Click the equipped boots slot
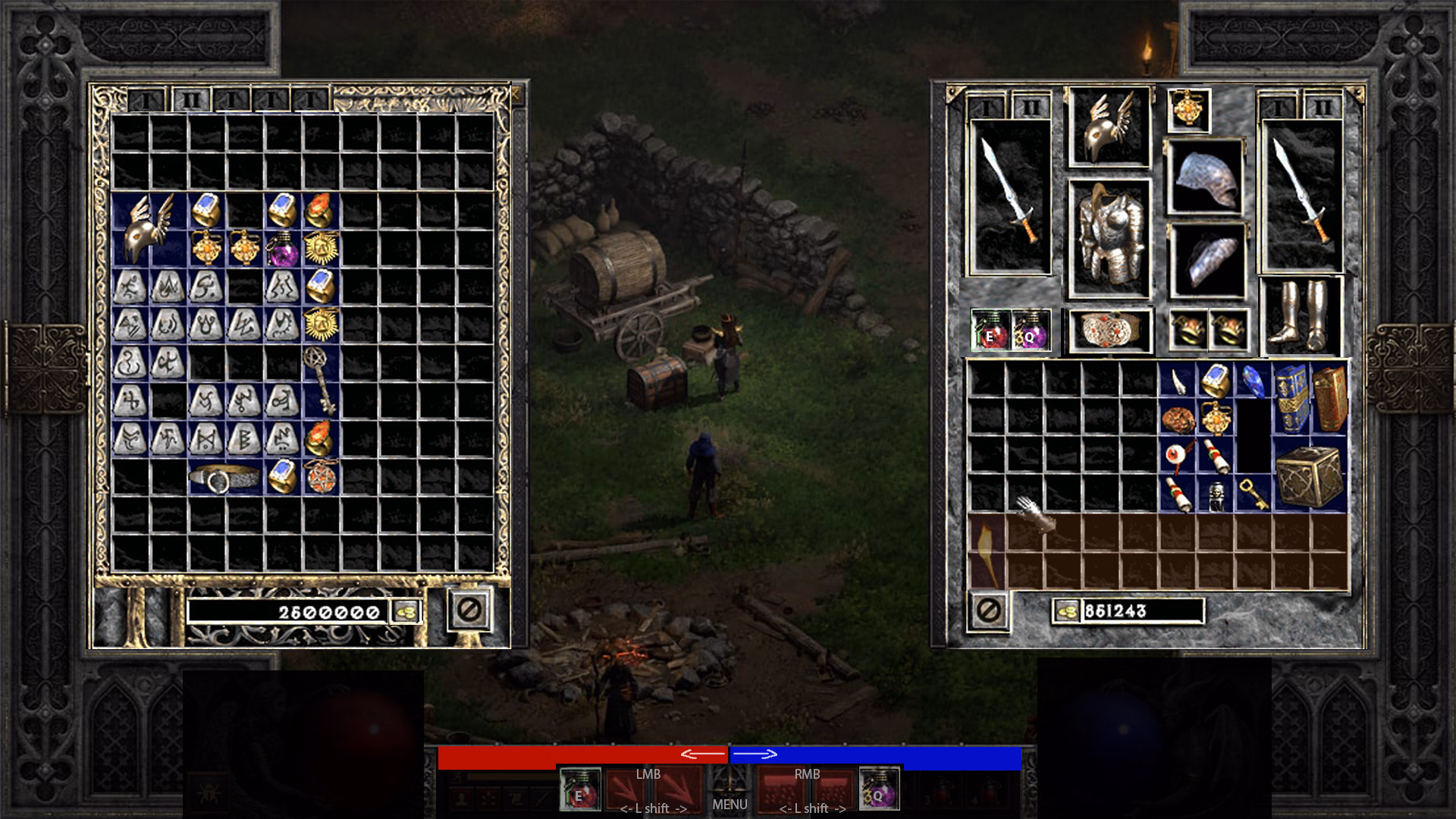 1301,315
